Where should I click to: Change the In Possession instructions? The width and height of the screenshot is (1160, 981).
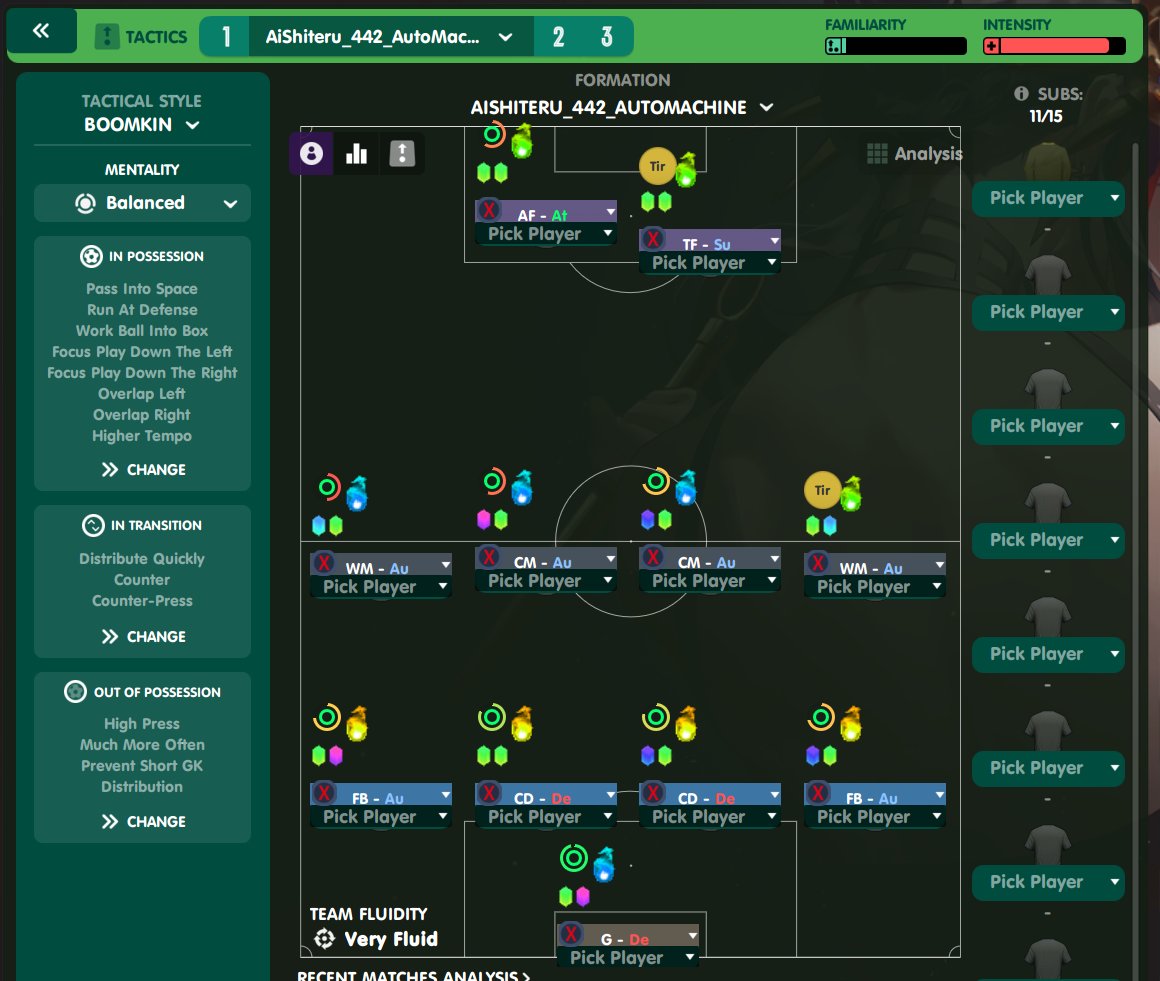click(143, 469)
